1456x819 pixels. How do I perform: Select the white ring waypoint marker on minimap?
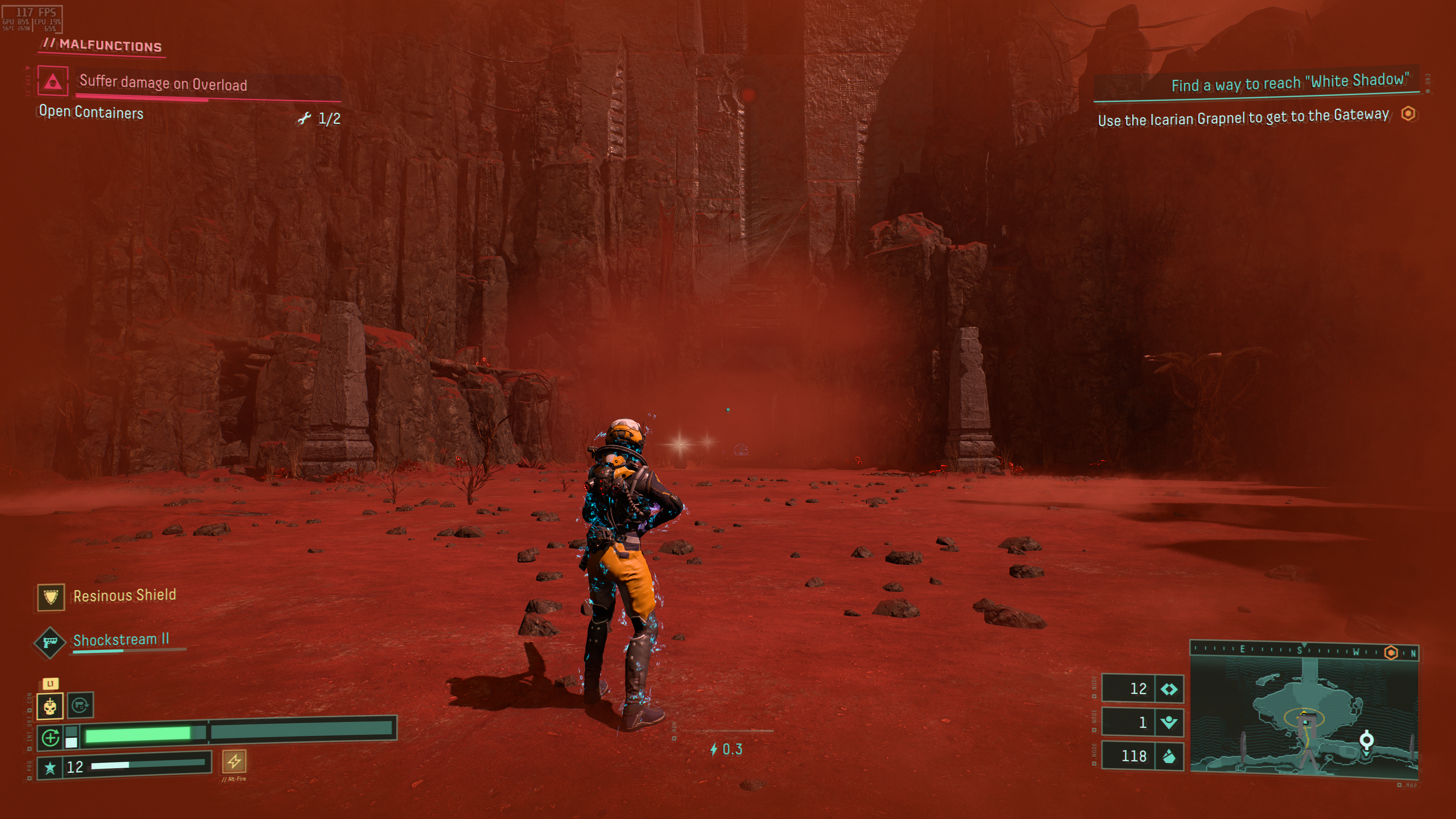[1366, 739]
